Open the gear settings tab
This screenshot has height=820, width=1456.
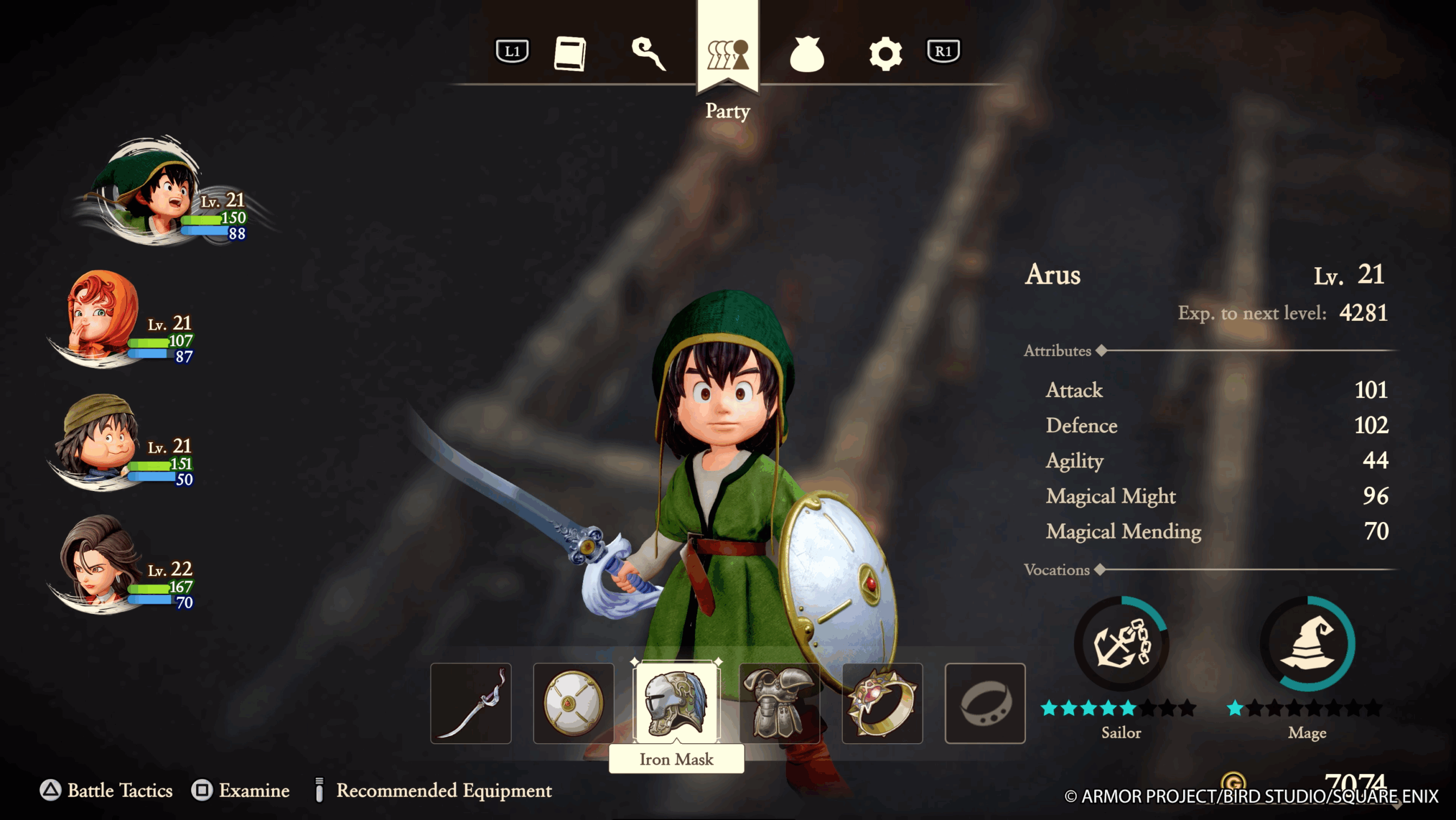pos(885,54)
